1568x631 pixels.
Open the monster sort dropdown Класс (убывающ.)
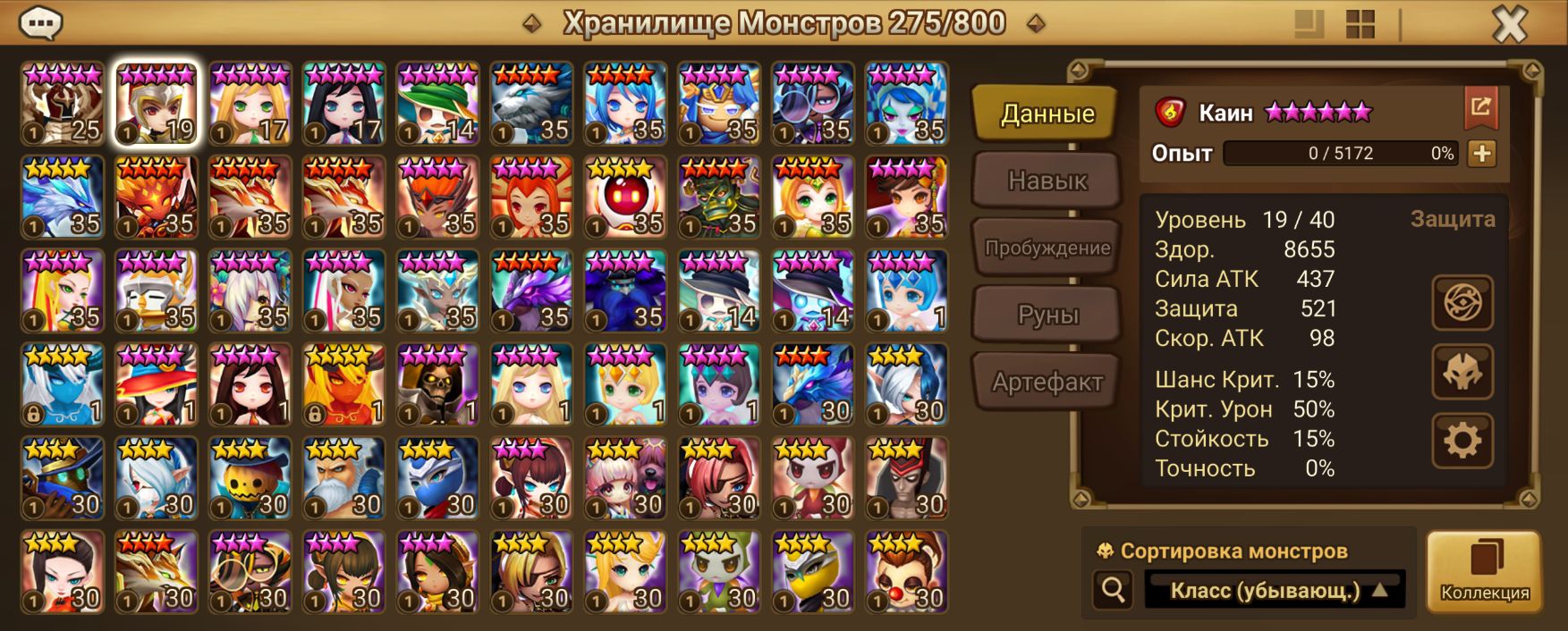click(1276, 590)
